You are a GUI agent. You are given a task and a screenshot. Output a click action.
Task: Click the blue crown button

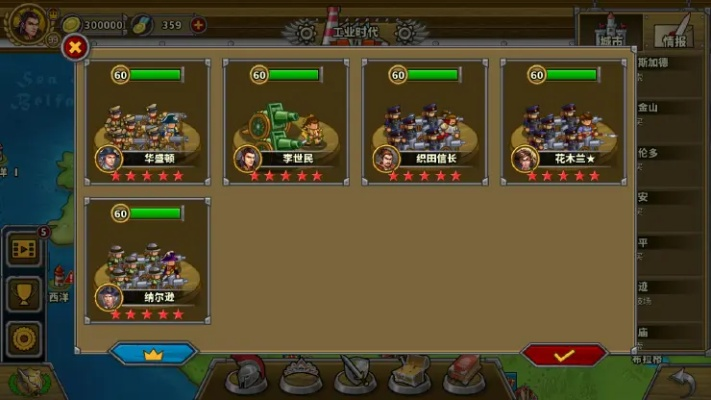(x=153, y=355)
